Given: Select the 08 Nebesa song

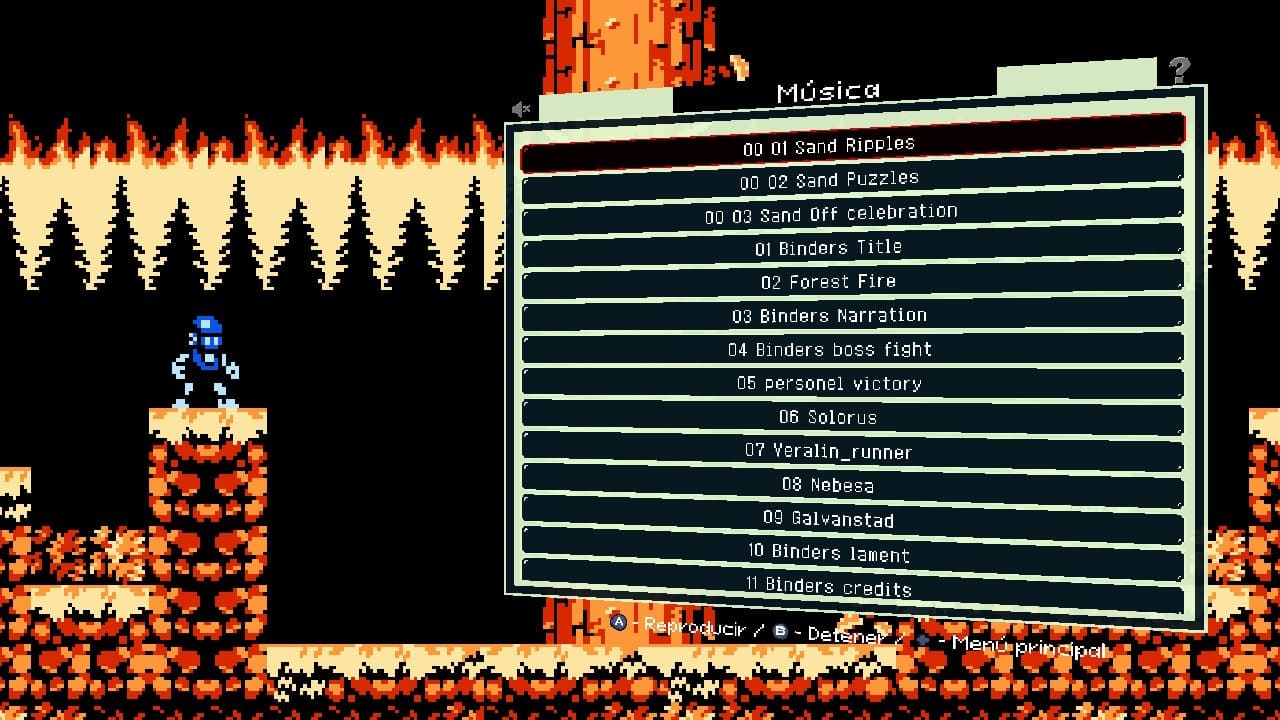Looking at the screenshot, I should (x=829, y=485).
